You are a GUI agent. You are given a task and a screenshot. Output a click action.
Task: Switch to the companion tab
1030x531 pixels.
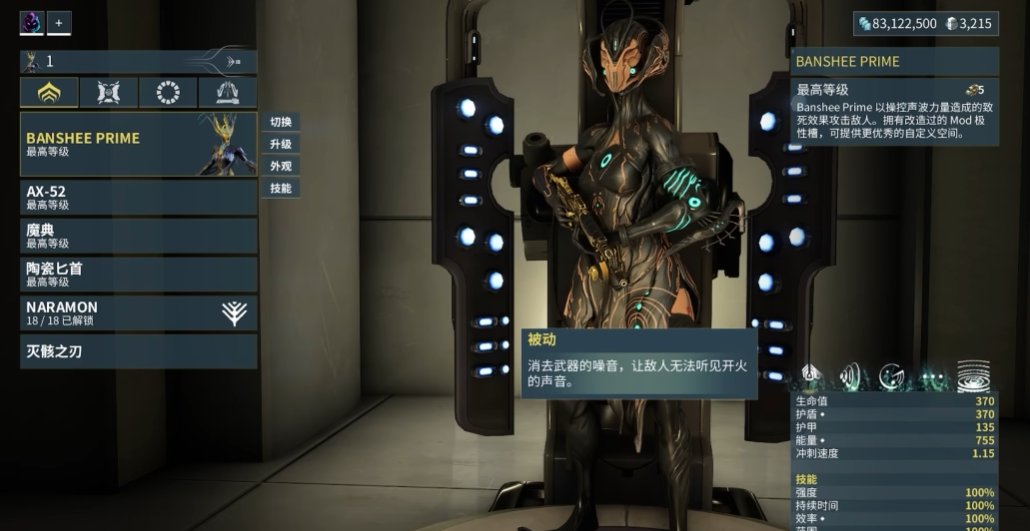pyautogui.click(x=108, y=93)
